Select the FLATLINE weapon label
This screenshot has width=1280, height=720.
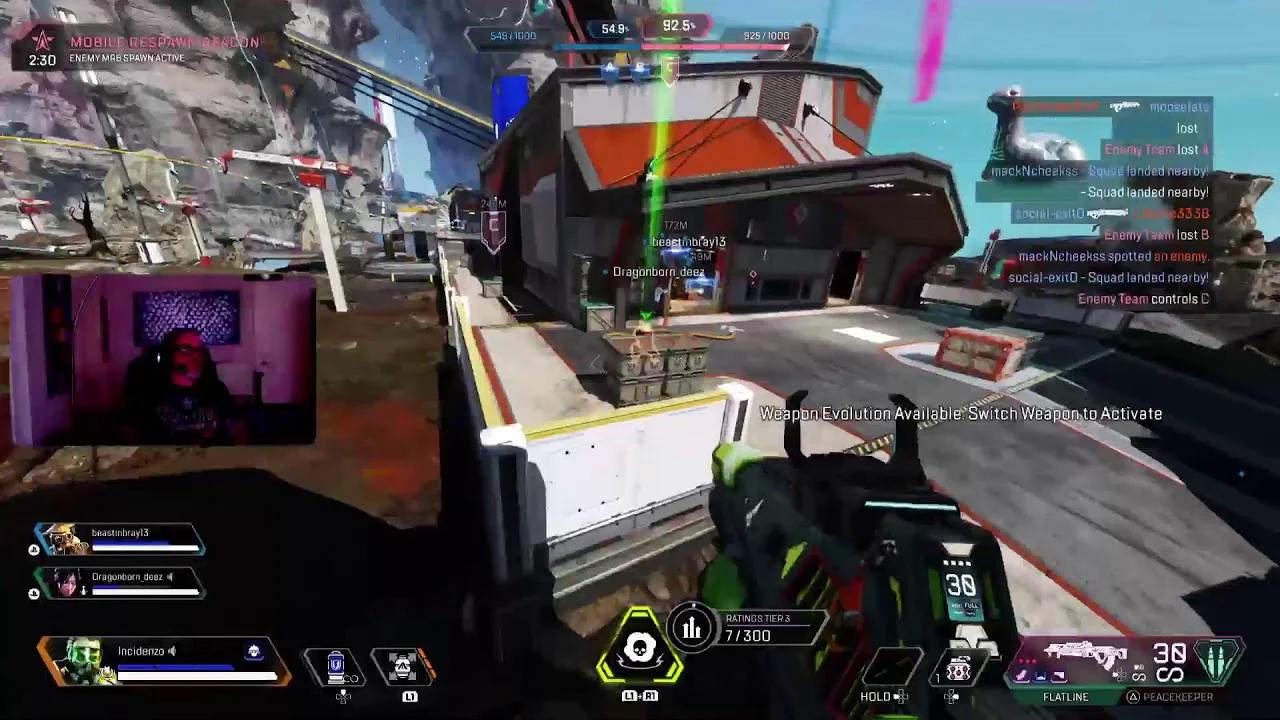click(x=1066, y=696)
